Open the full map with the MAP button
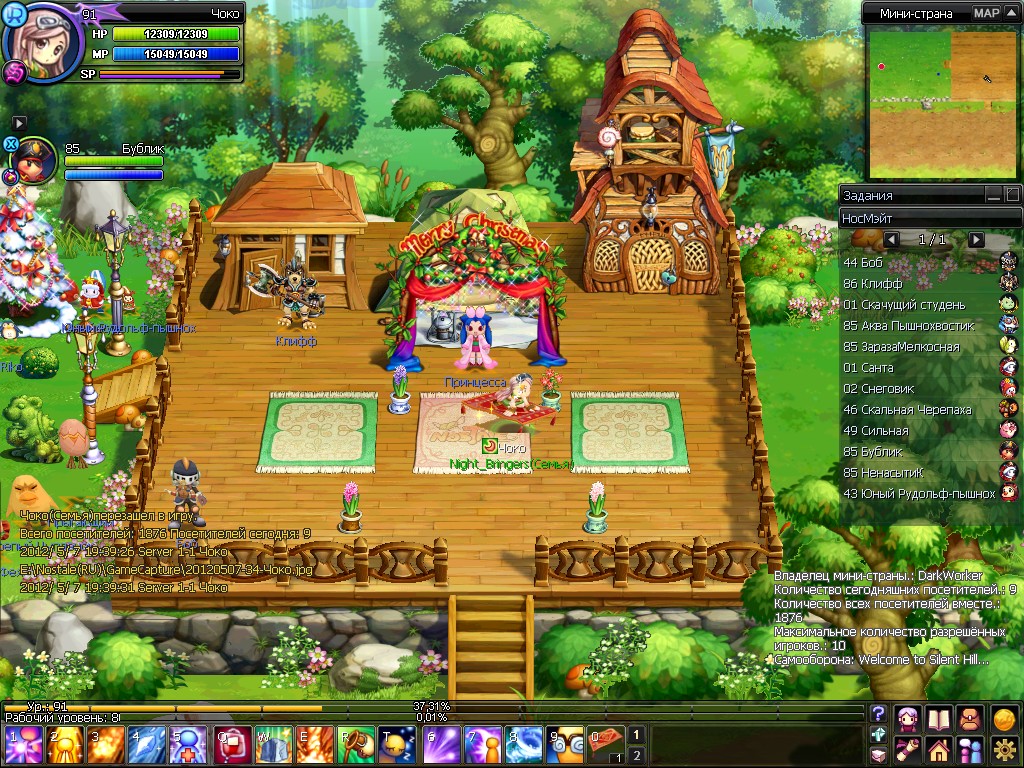Image resolution: width=1024 pixels, height=768 pixels. click(986, 13)
